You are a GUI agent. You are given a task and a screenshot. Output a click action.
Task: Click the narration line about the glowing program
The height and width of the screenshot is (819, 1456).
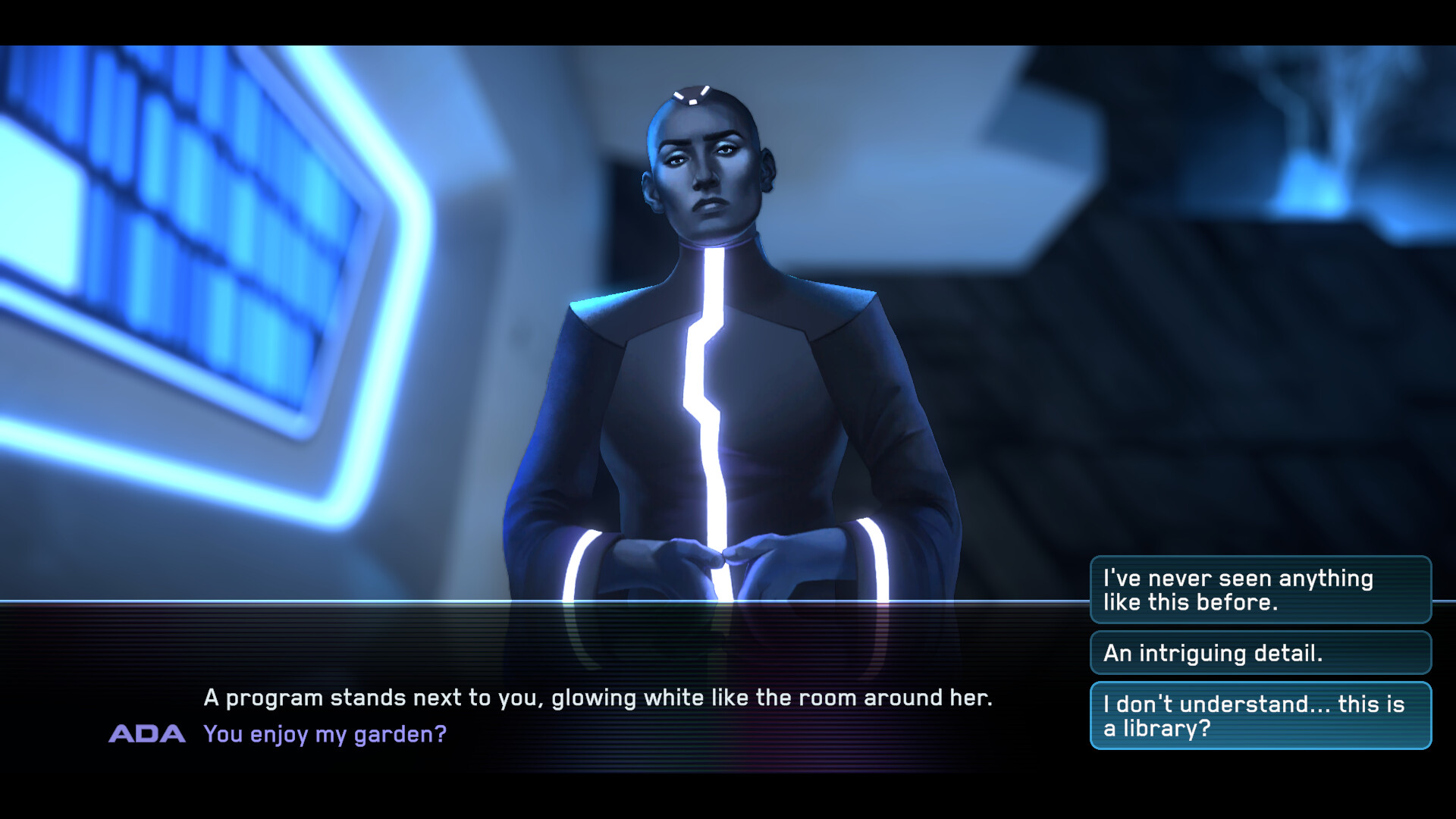tap(598, 698)
